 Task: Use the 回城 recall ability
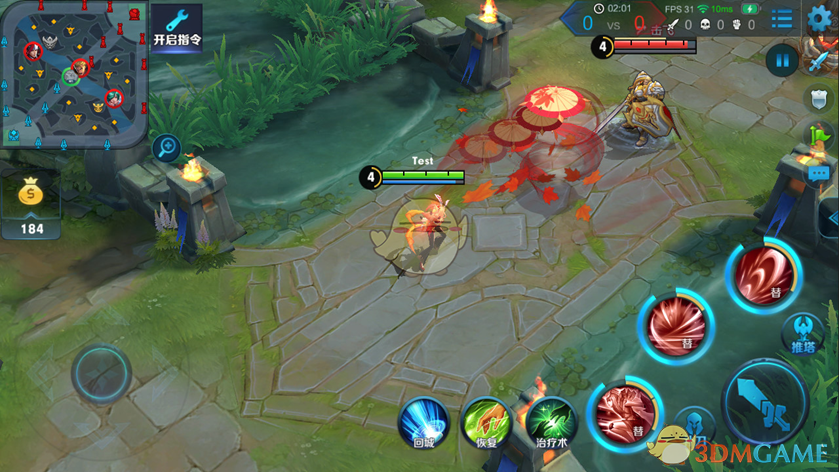coord(424,421)
